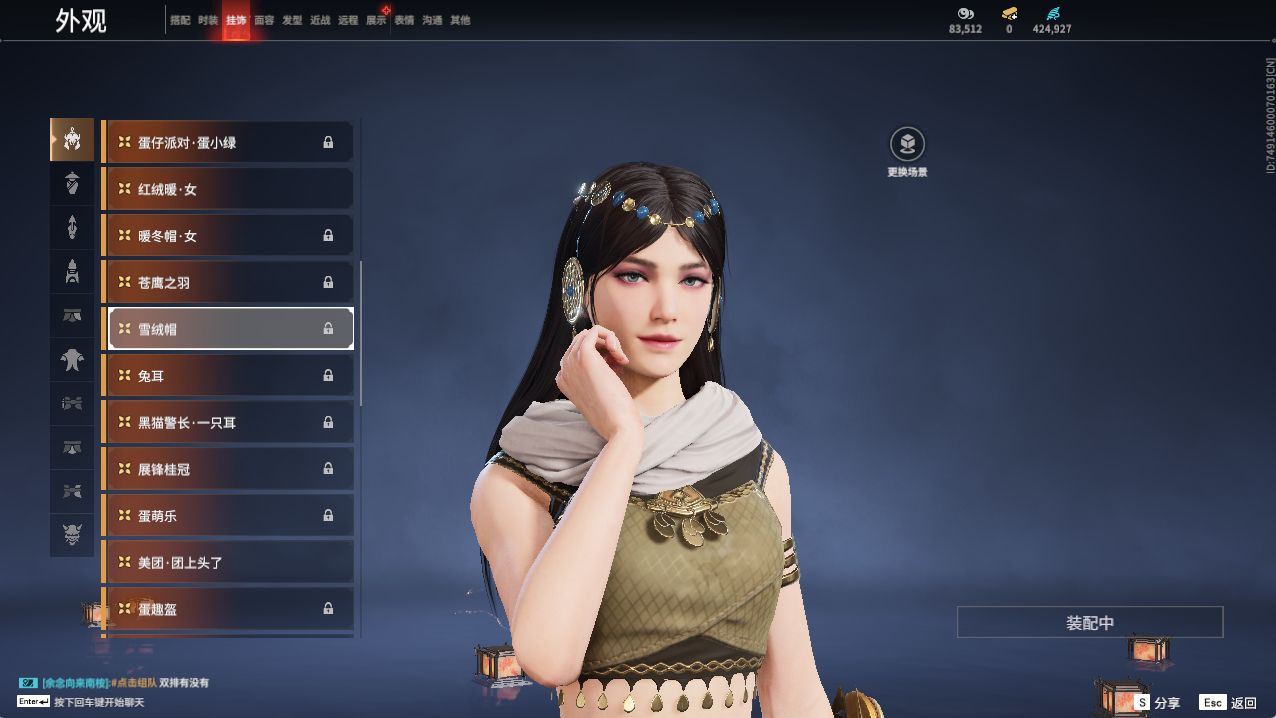Click the 更换场景 scene change icon

click(907, 146)
